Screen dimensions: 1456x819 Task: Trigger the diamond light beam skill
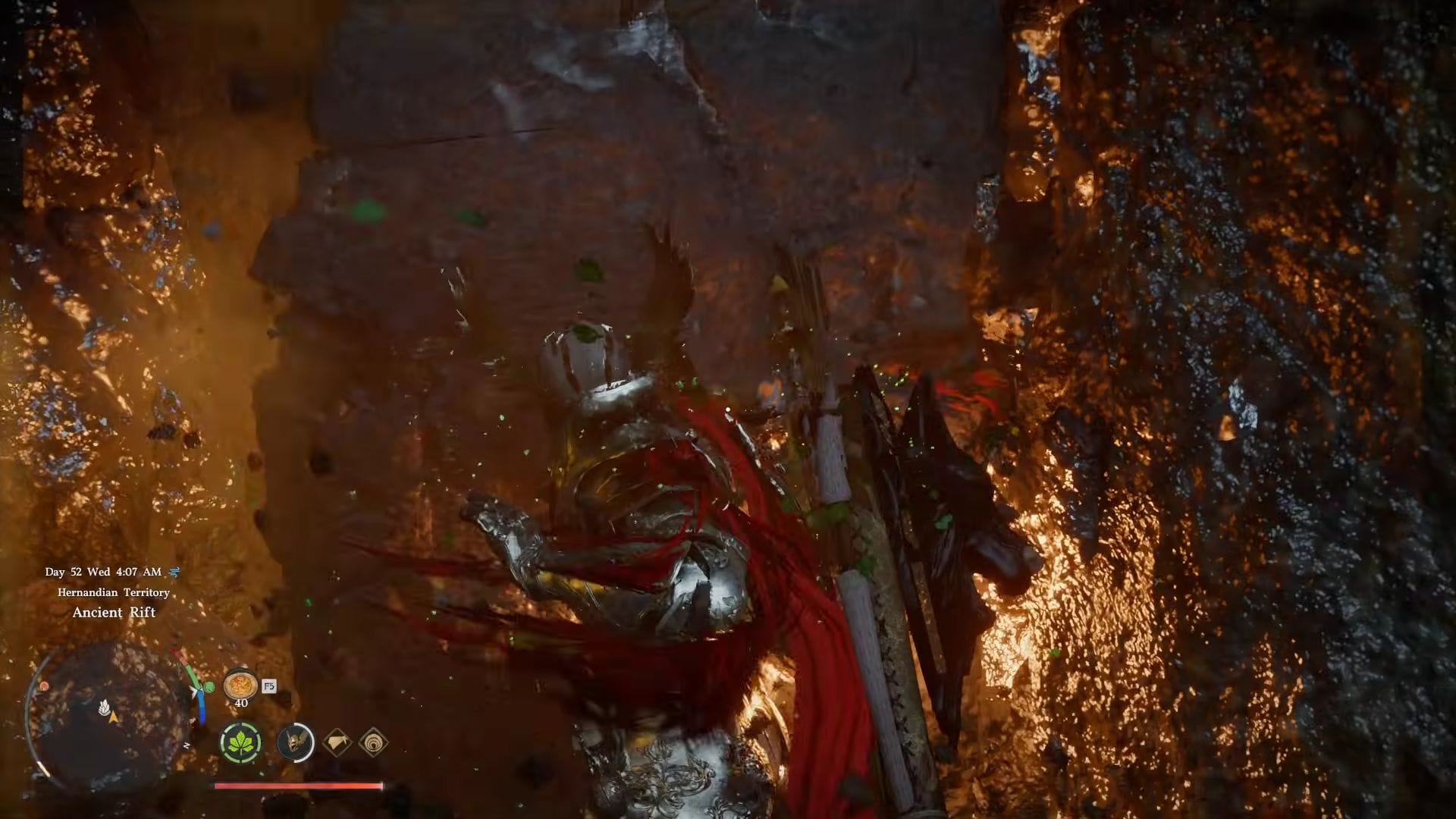click(337, 742)
